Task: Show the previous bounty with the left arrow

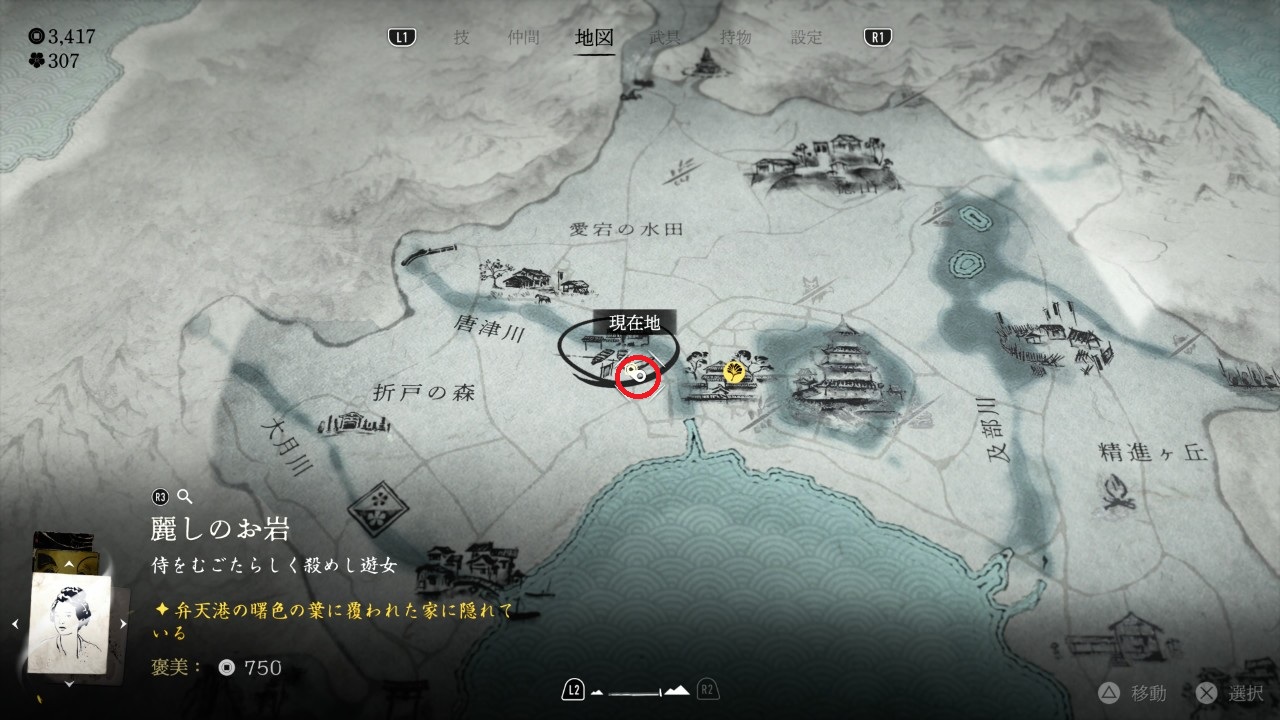Action: 14,624
